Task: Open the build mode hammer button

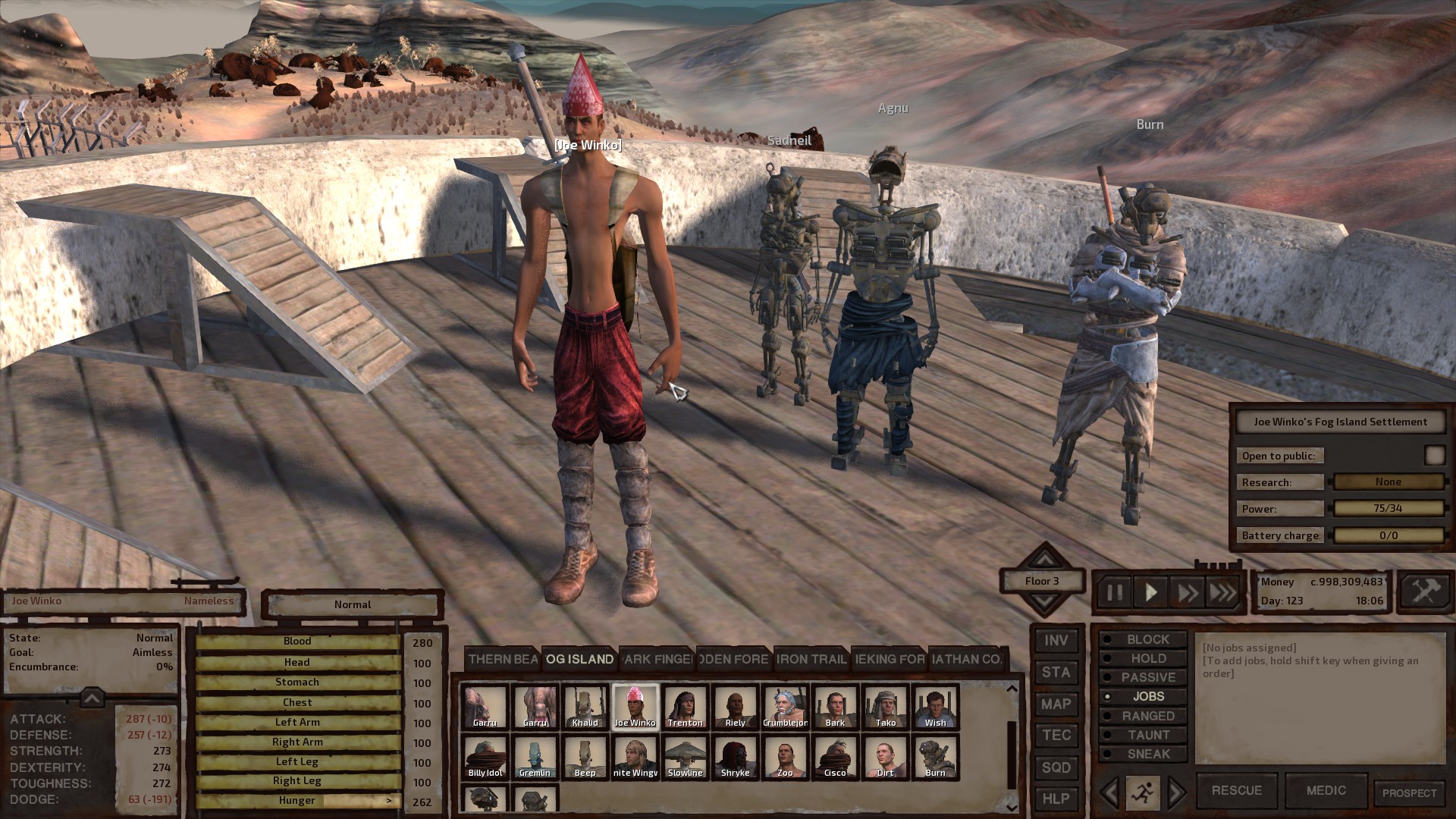Action: (x=1424, y=591)
